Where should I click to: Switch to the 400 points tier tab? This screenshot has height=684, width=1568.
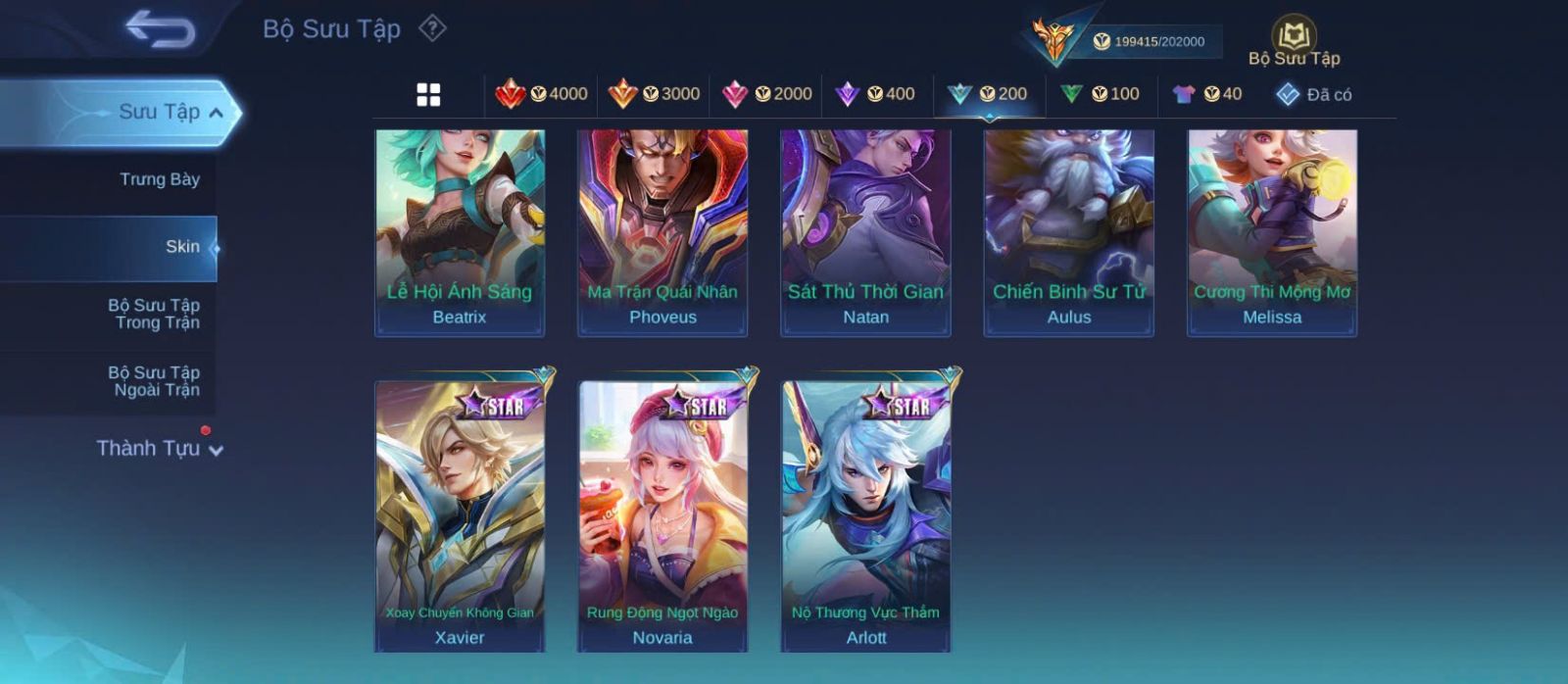click(x=875, y=94)
